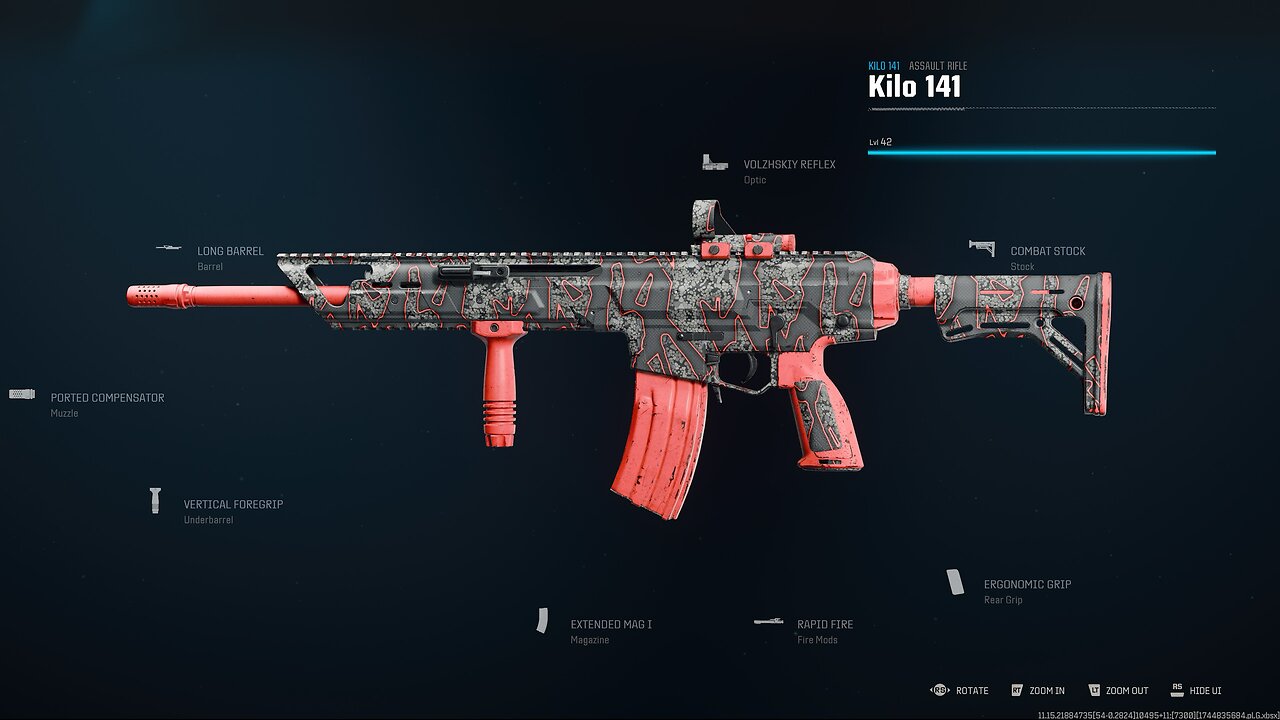This screenshot has height=720, width=1280.
Task: Choose the Ported Compensator muzzle slot
Action: click(x=107, y=398)
